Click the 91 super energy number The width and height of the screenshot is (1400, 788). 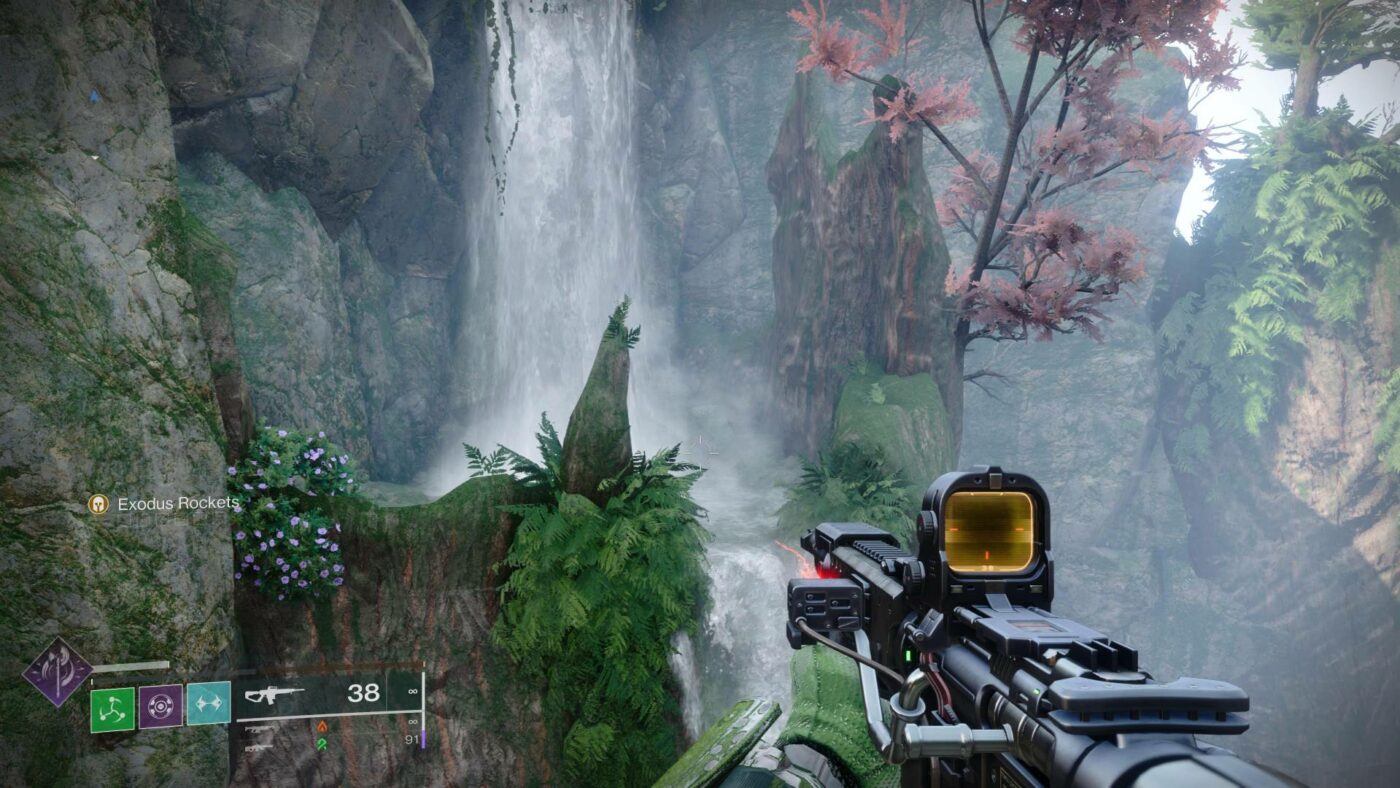(413, 740)
